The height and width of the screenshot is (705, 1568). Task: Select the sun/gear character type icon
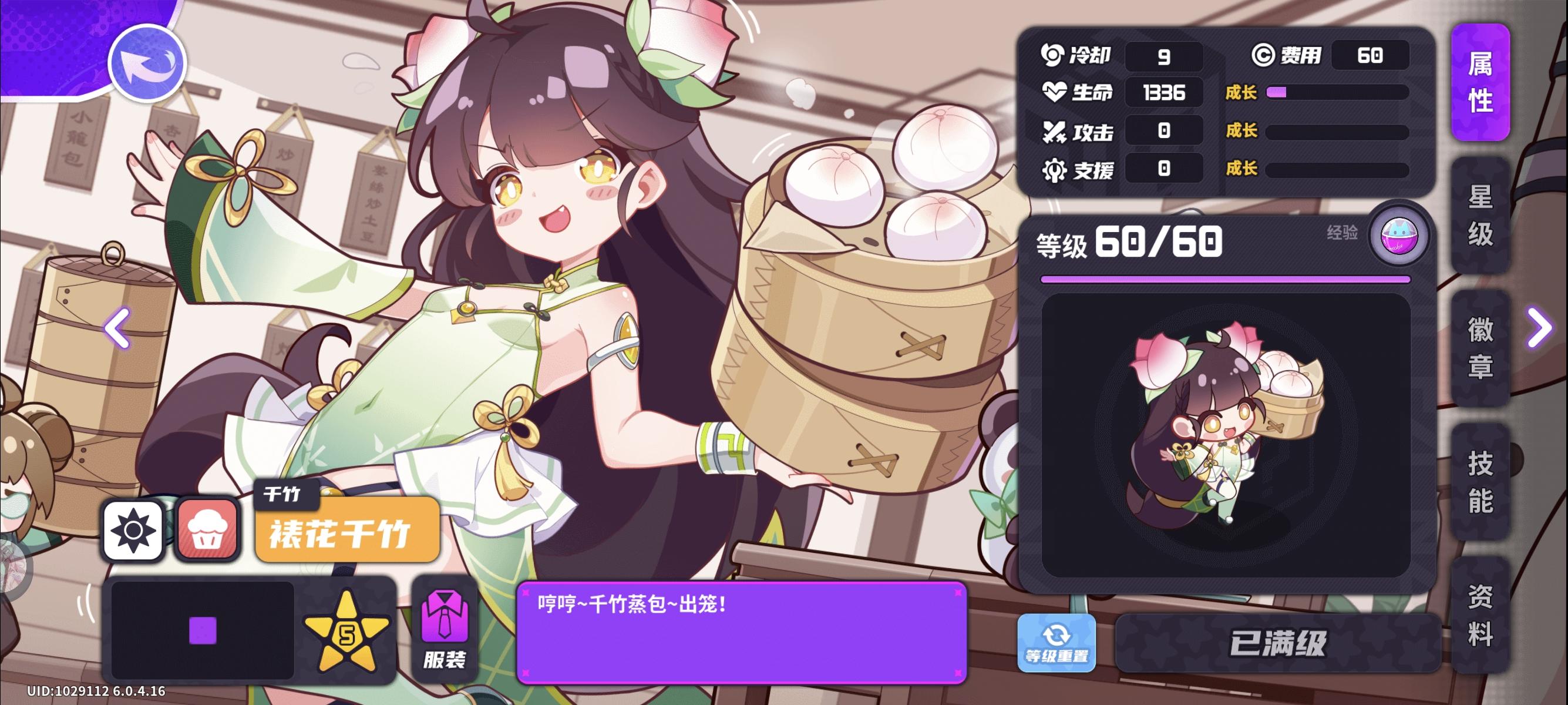pos(133,529)
